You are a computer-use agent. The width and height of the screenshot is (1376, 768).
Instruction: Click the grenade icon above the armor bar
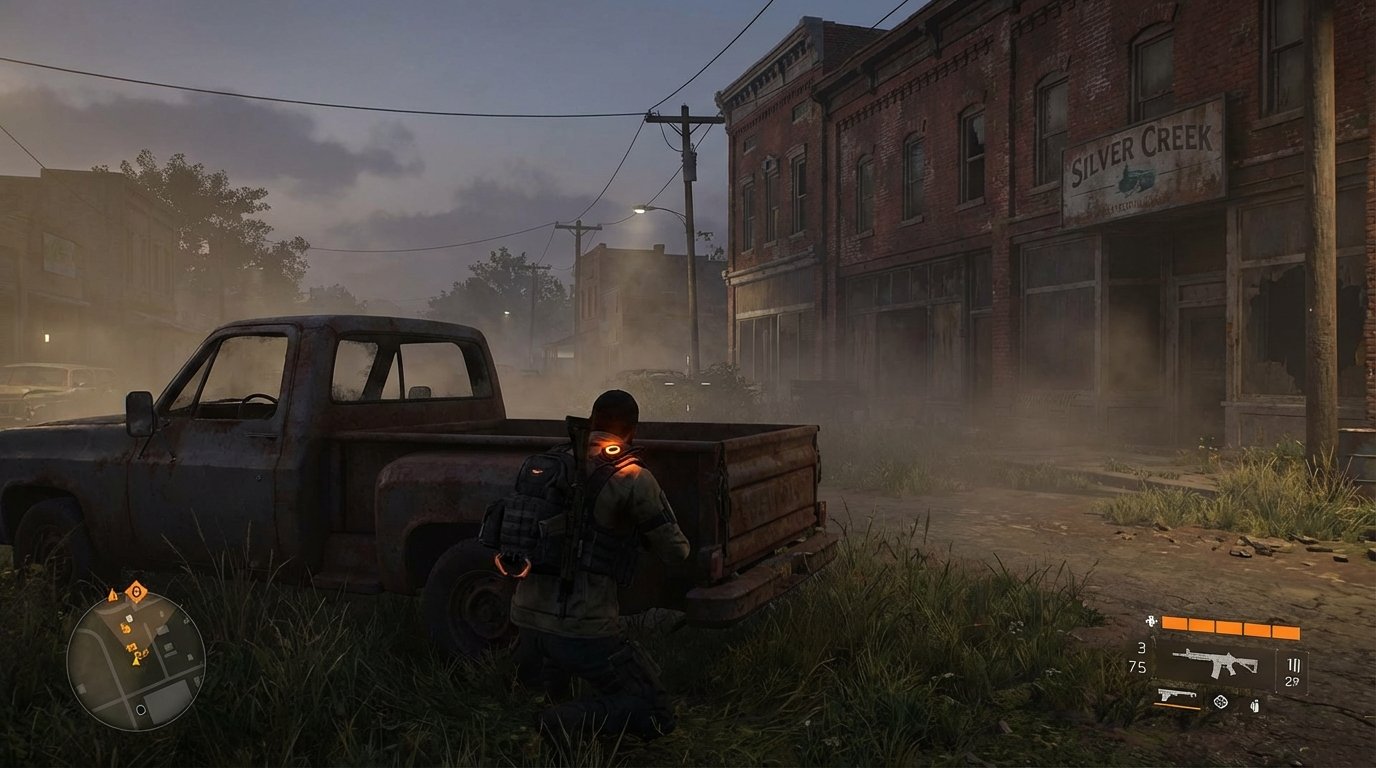pyautogui.click(x=1151, y=621)
